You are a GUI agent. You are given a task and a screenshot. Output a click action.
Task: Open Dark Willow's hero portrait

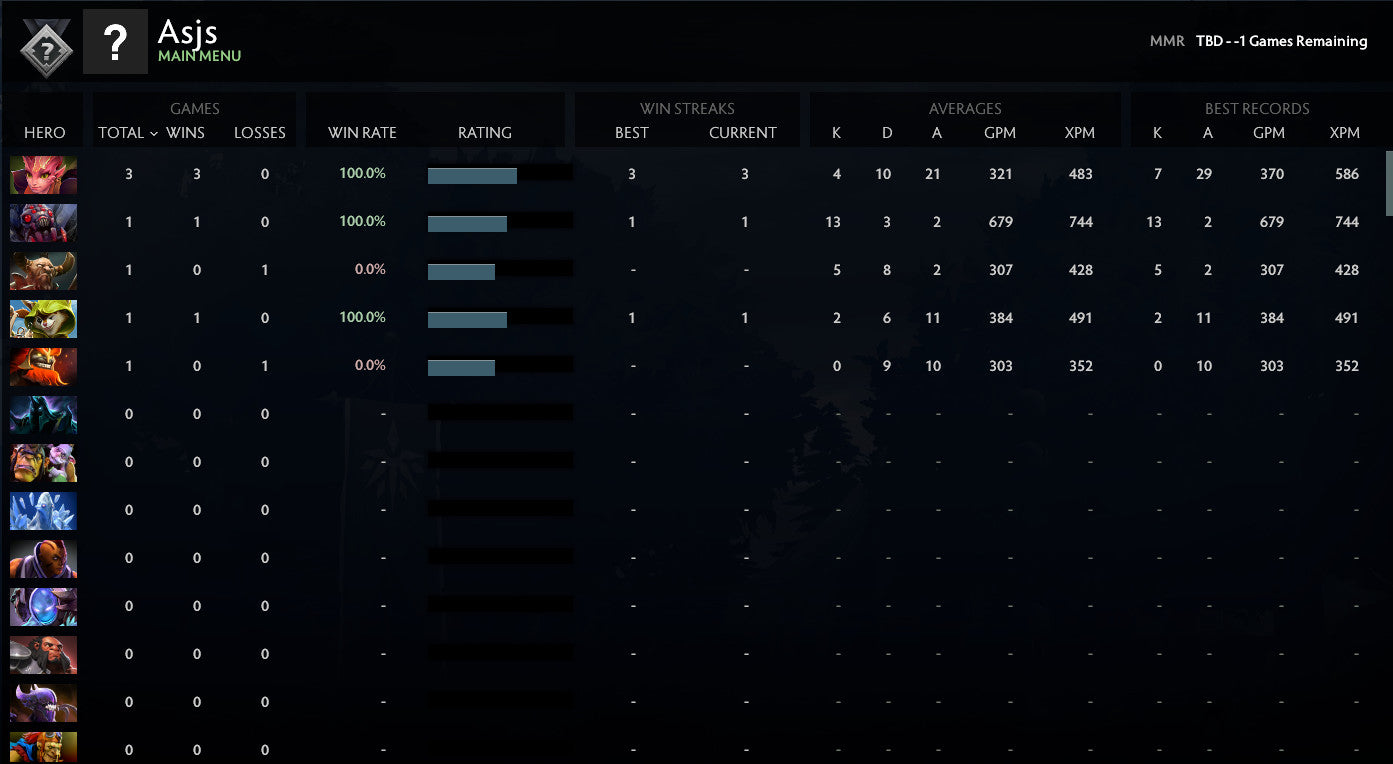43,174
